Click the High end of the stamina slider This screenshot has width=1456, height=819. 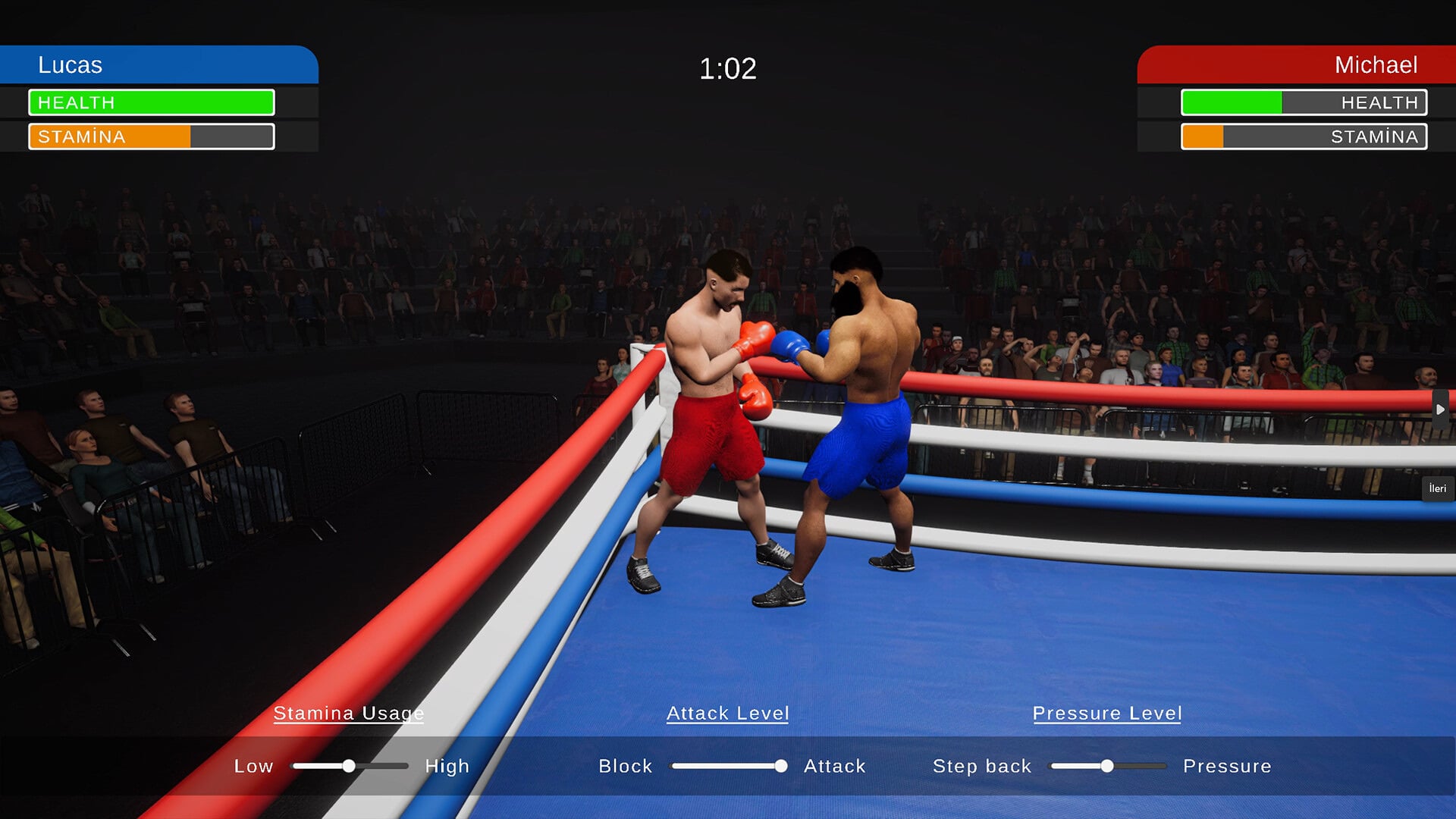[x=446, y=767]
